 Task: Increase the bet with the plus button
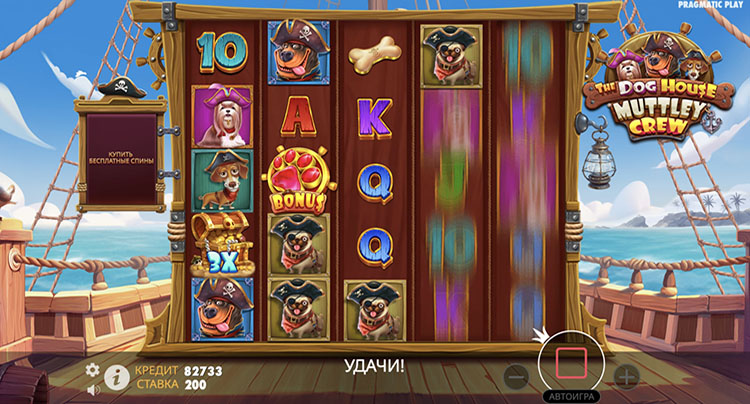click(626, 377)
